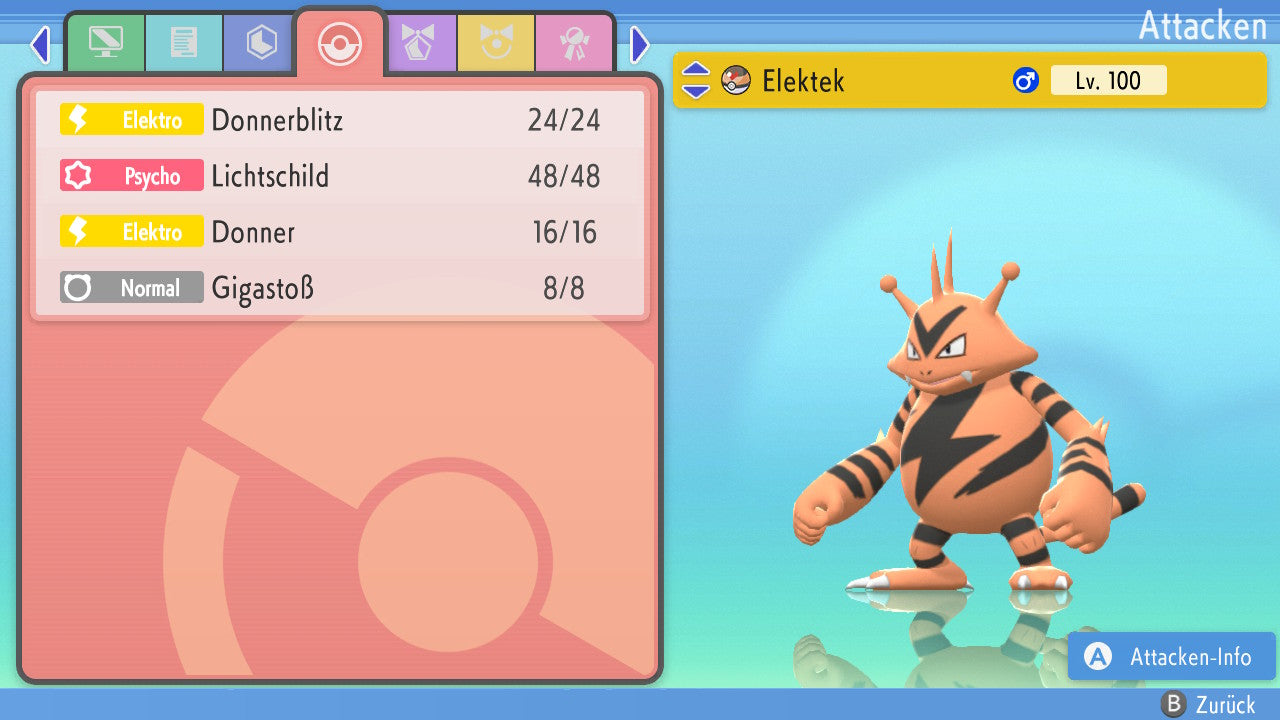
Task: Open Attacken-Info
Action: pos(1171,656)
